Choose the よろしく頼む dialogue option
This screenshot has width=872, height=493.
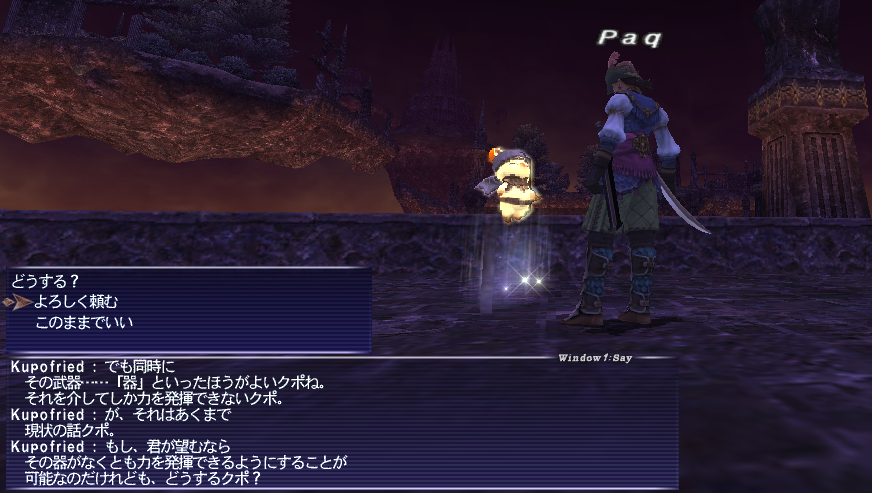(77, 301)
